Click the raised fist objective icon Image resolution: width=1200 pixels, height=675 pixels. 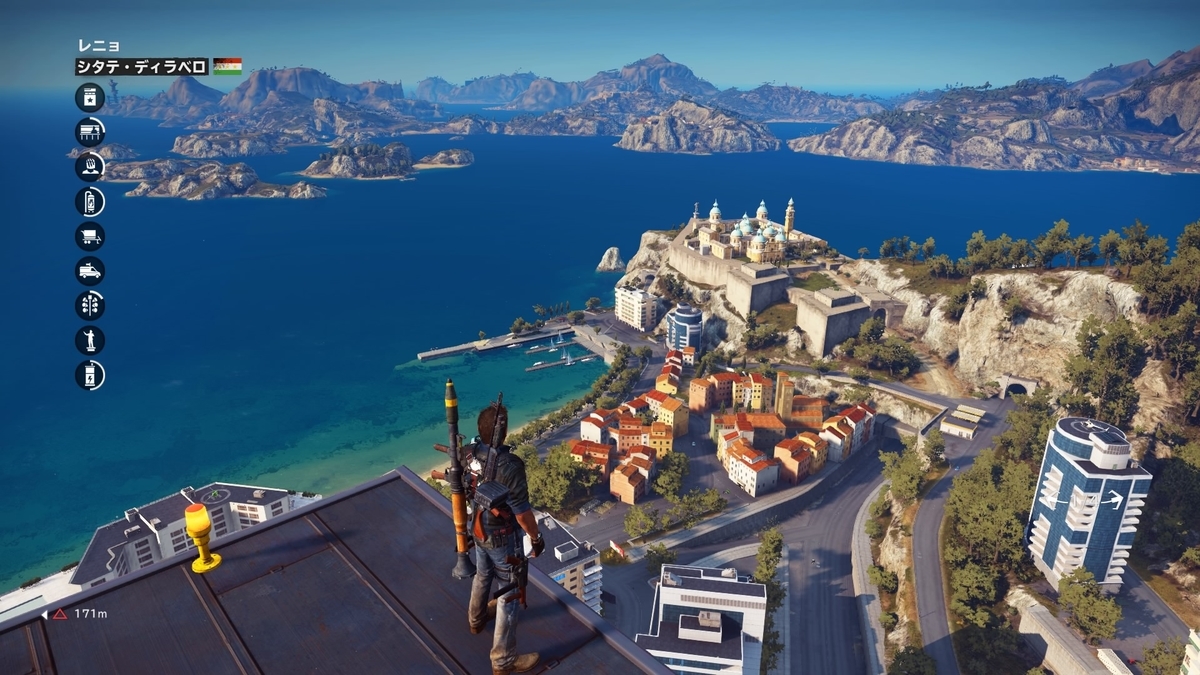(x=90, y=166)
